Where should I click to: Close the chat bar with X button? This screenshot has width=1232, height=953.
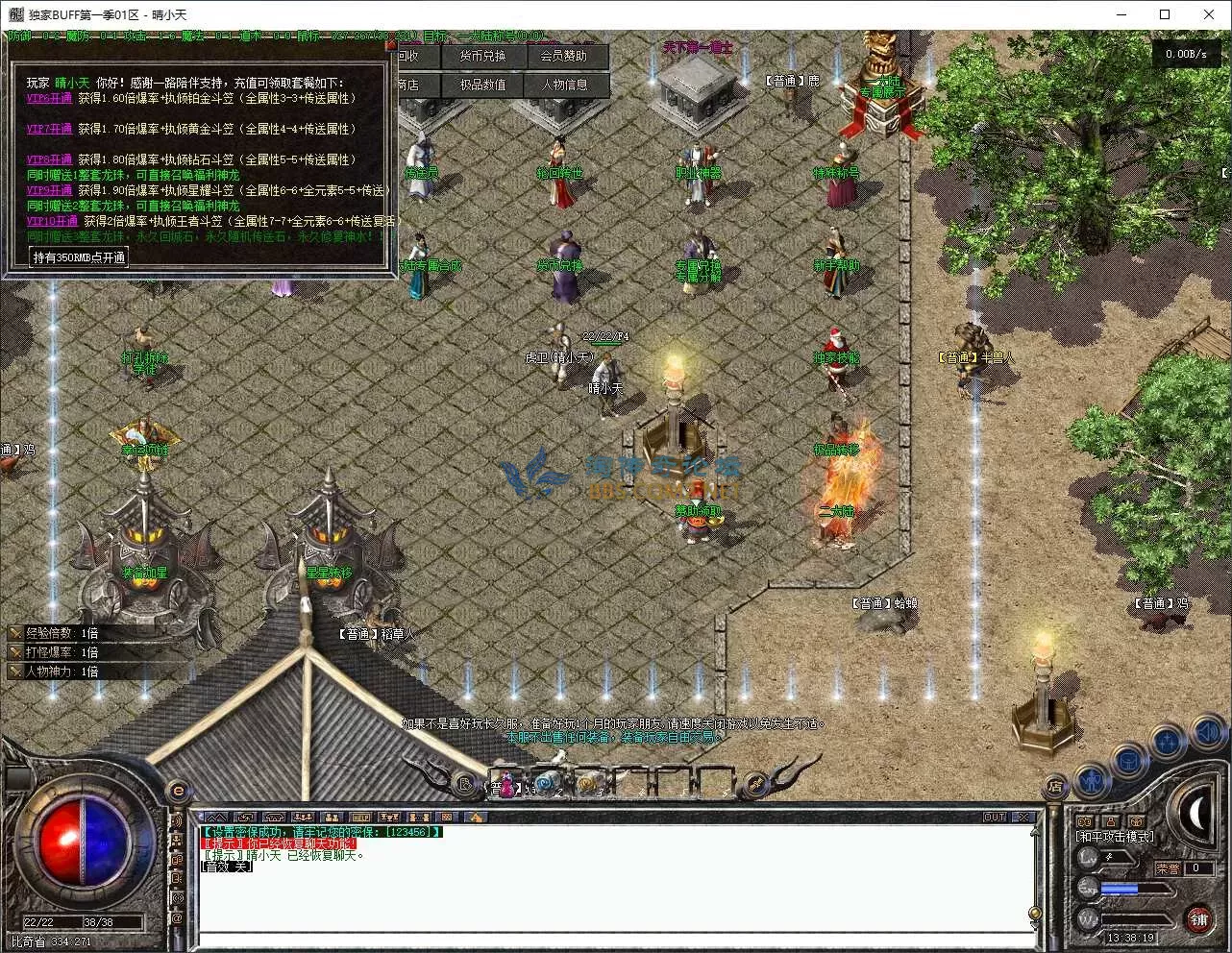point(1024,818)
